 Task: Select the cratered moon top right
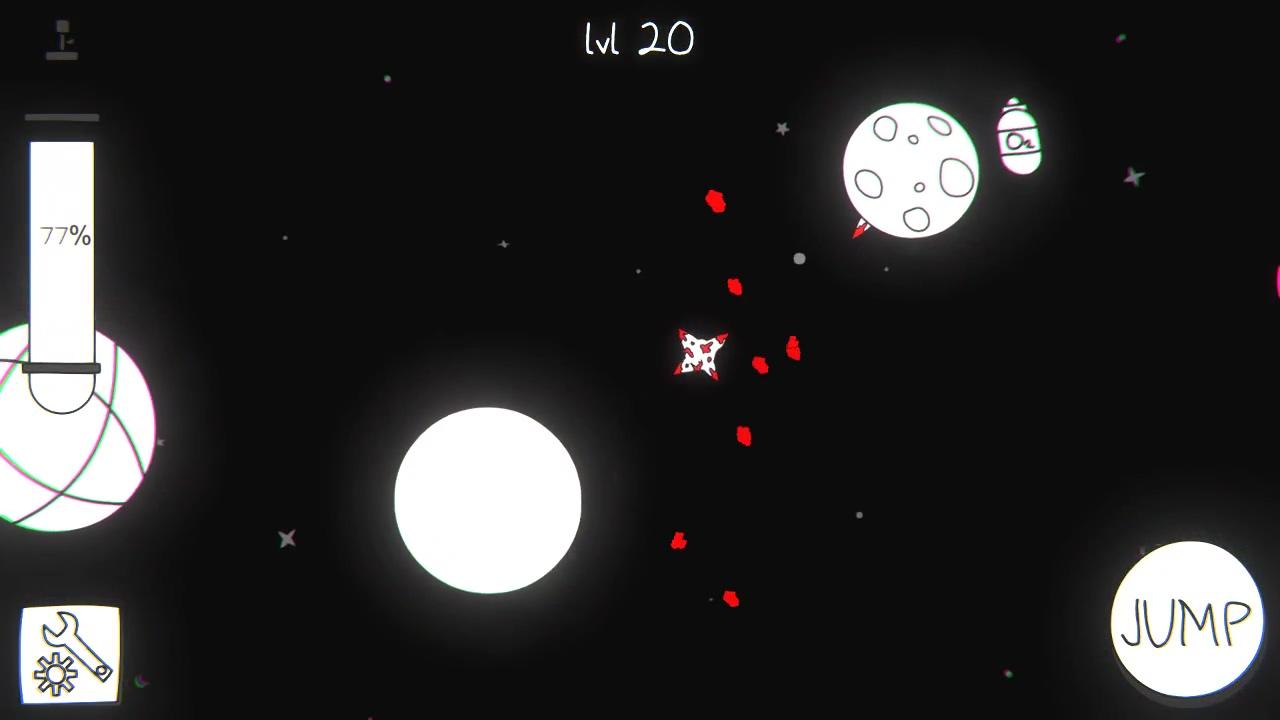(x=911, y=167)
